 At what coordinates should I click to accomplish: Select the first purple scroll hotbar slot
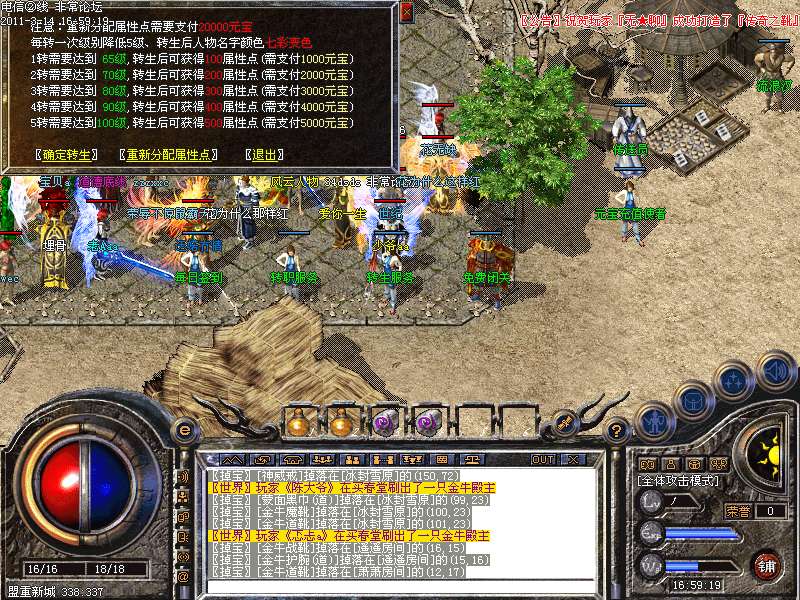[385, 423]
